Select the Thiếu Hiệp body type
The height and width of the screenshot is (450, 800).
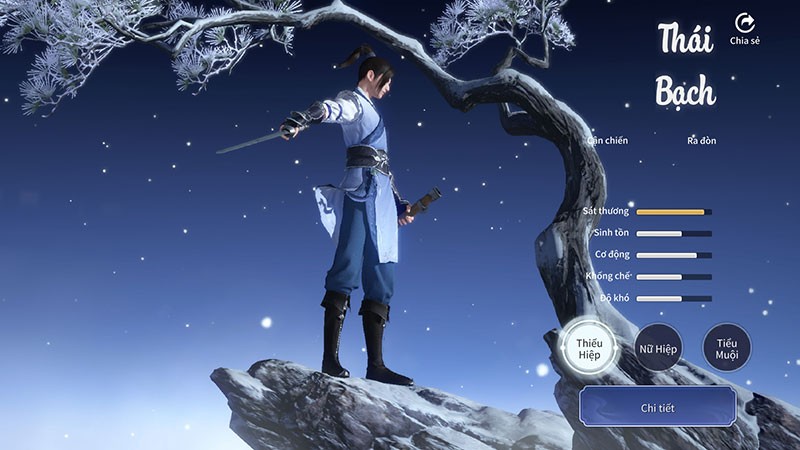point(589,348)
